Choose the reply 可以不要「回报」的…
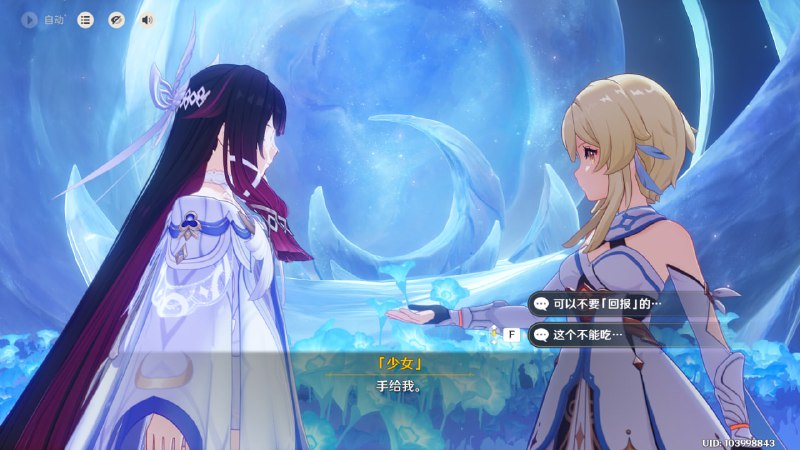The image size is (800, 450). pos(600,303)
